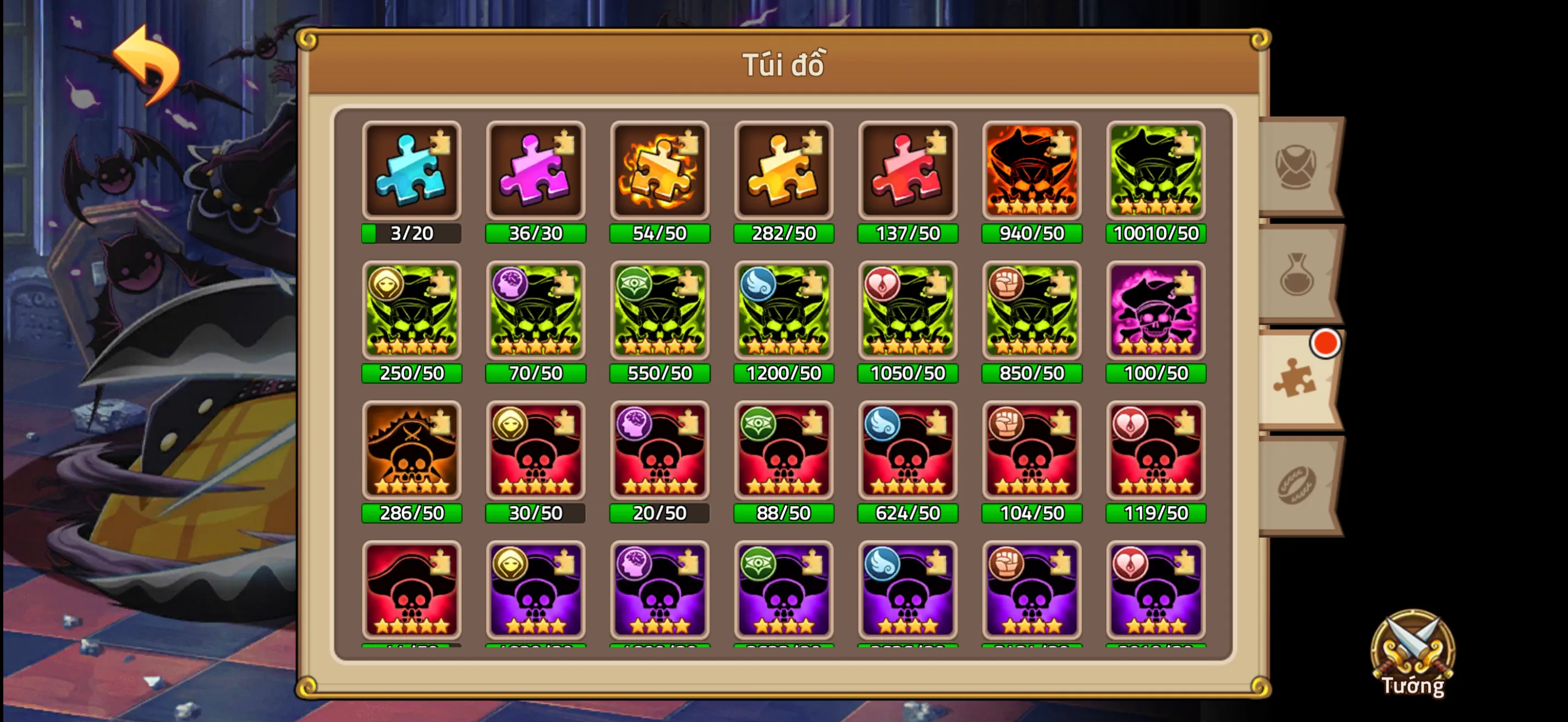The image size is (1568, 722).
Task: Tap the red notification dot on puzzle tab
Action: click(x=1325, y=342)
